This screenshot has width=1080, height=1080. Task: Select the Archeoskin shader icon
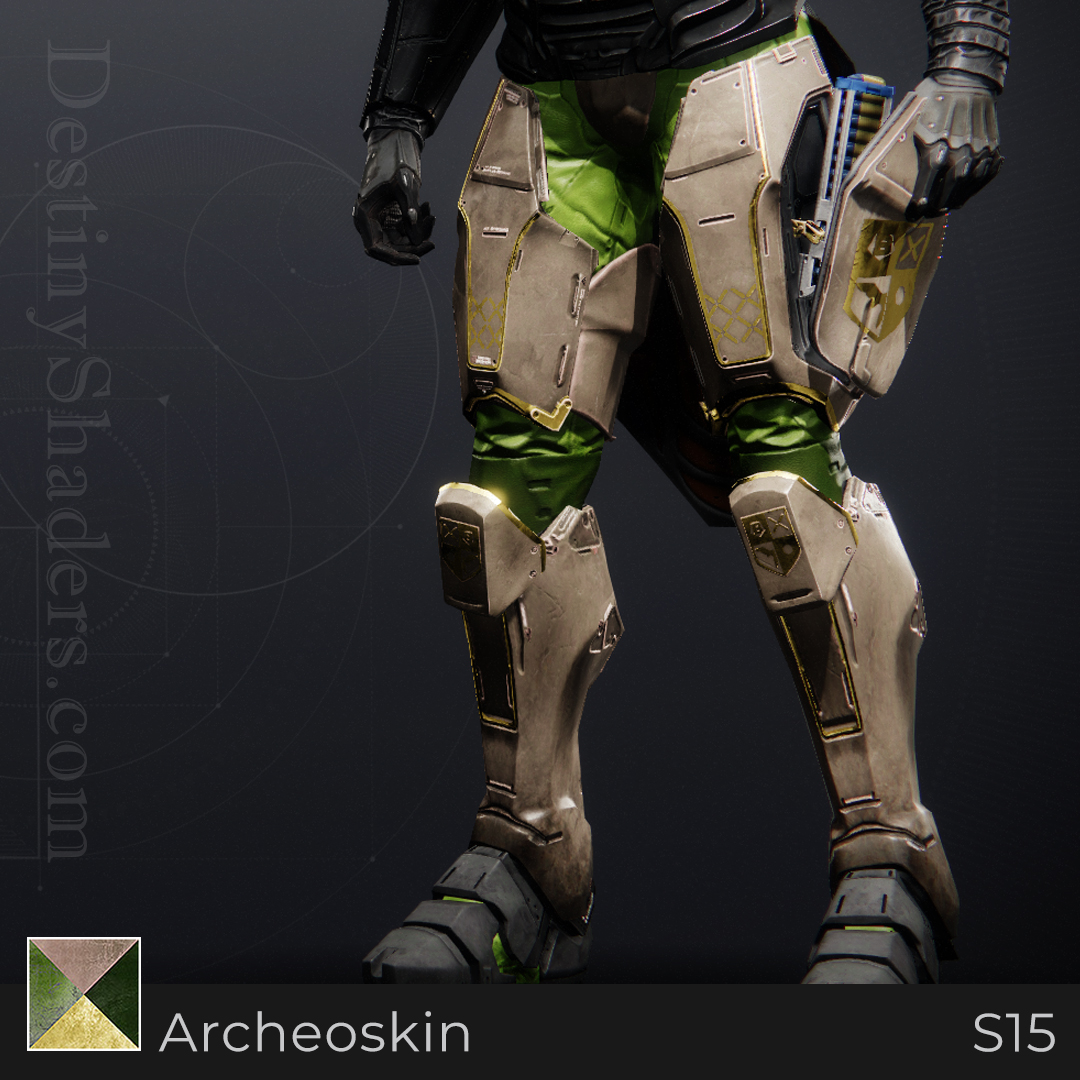[x=84, y=994]
